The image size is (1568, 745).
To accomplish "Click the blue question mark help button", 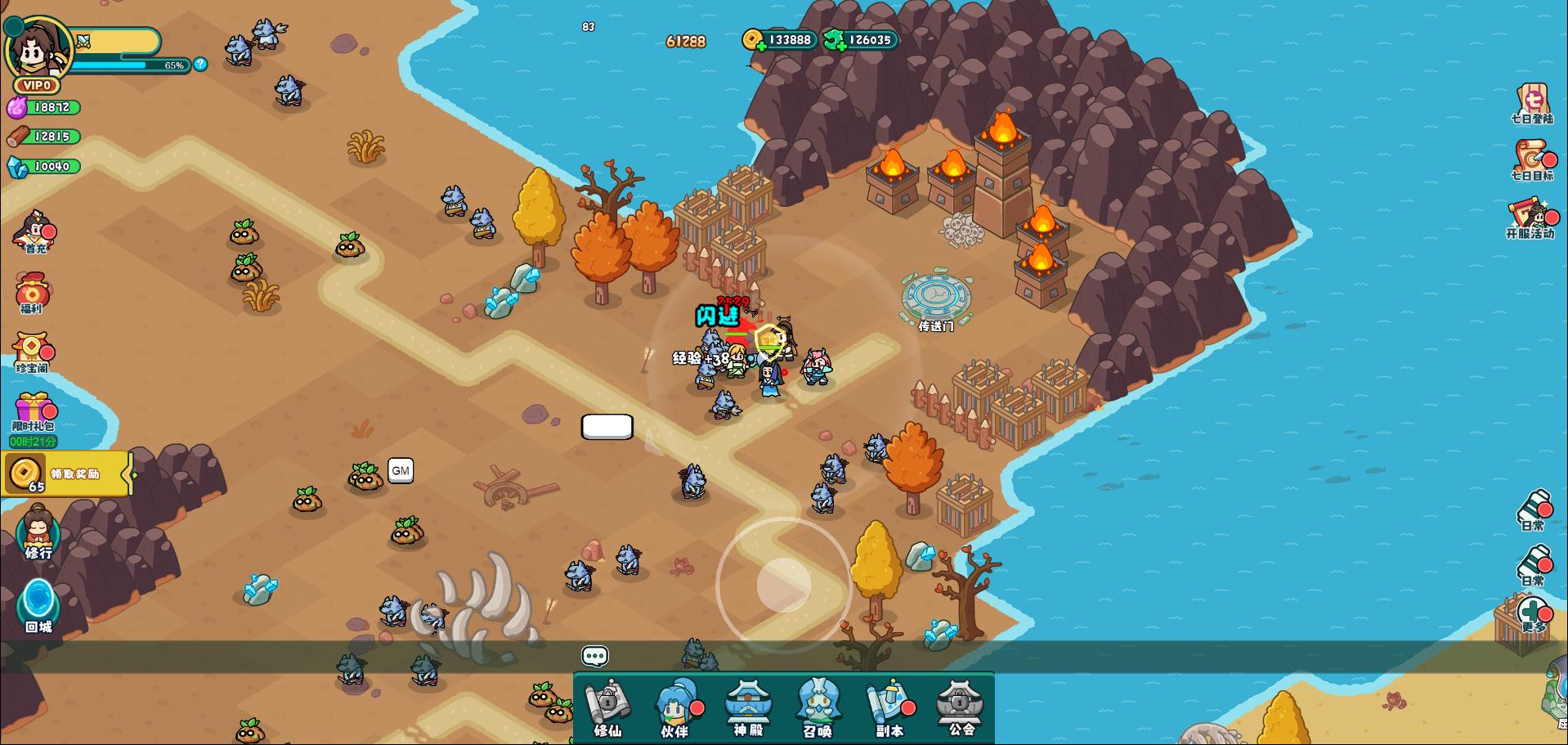I will (200, 64).
